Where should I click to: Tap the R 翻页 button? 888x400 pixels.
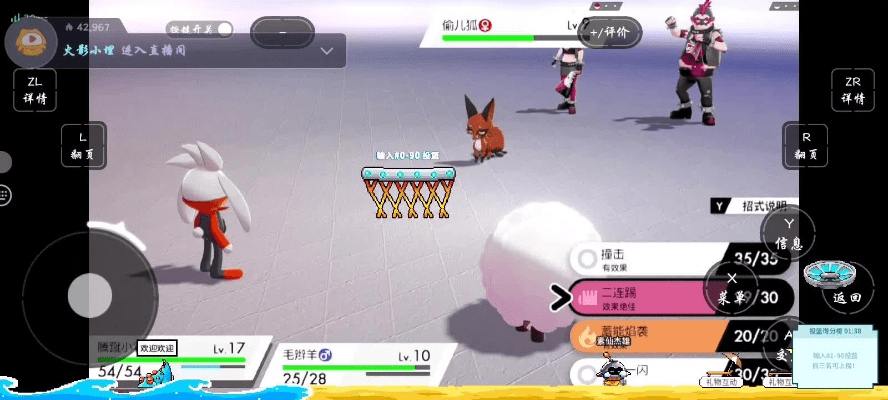tap(806, 146)
